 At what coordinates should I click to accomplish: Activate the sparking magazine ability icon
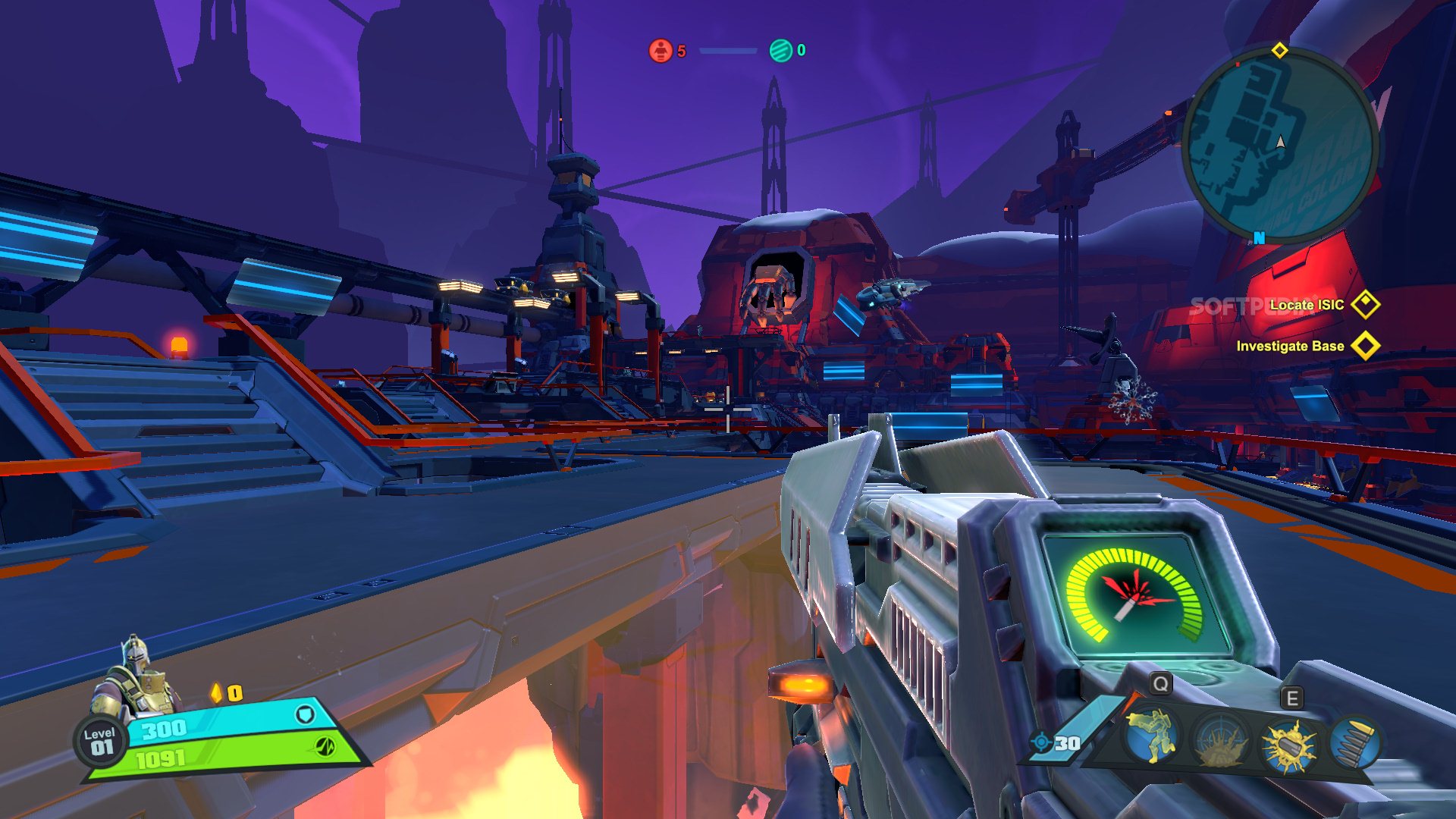click(x=1288, y=745)
